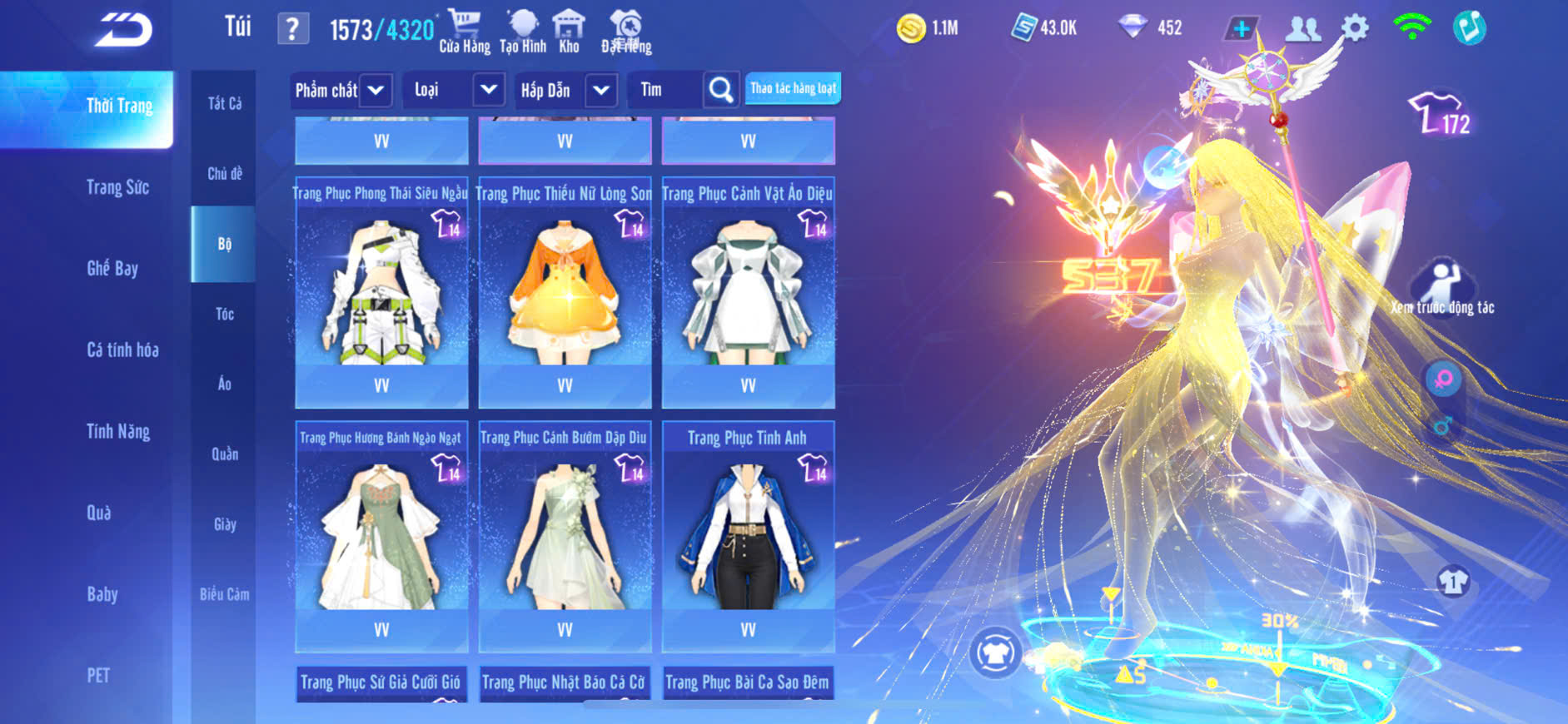Screen dimensions: 1568x724
Task: Open the Tạo Hình menu
Action: point(523,32)
